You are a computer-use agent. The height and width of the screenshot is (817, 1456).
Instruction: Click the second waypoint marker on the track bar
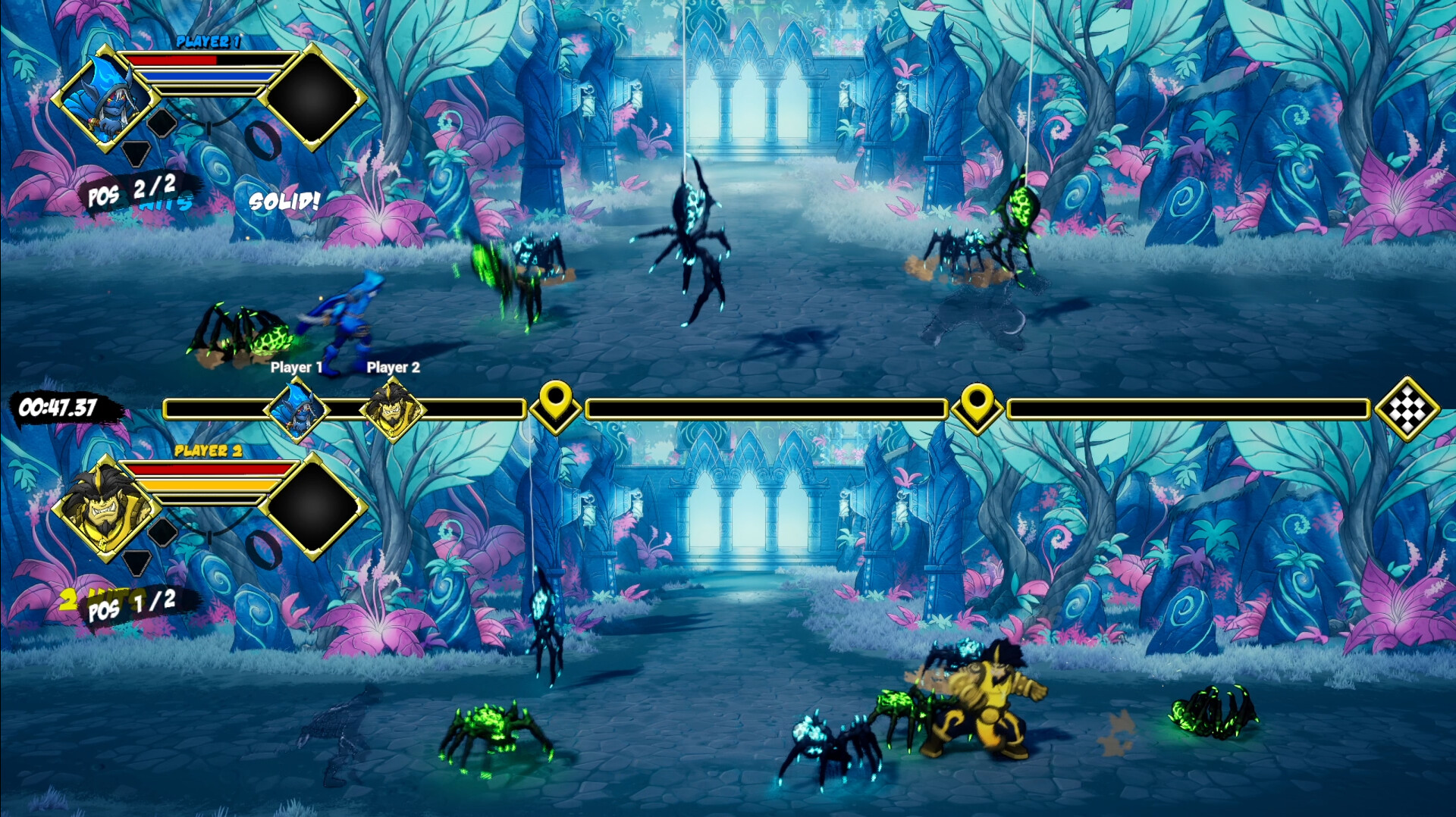click(978, 409)
